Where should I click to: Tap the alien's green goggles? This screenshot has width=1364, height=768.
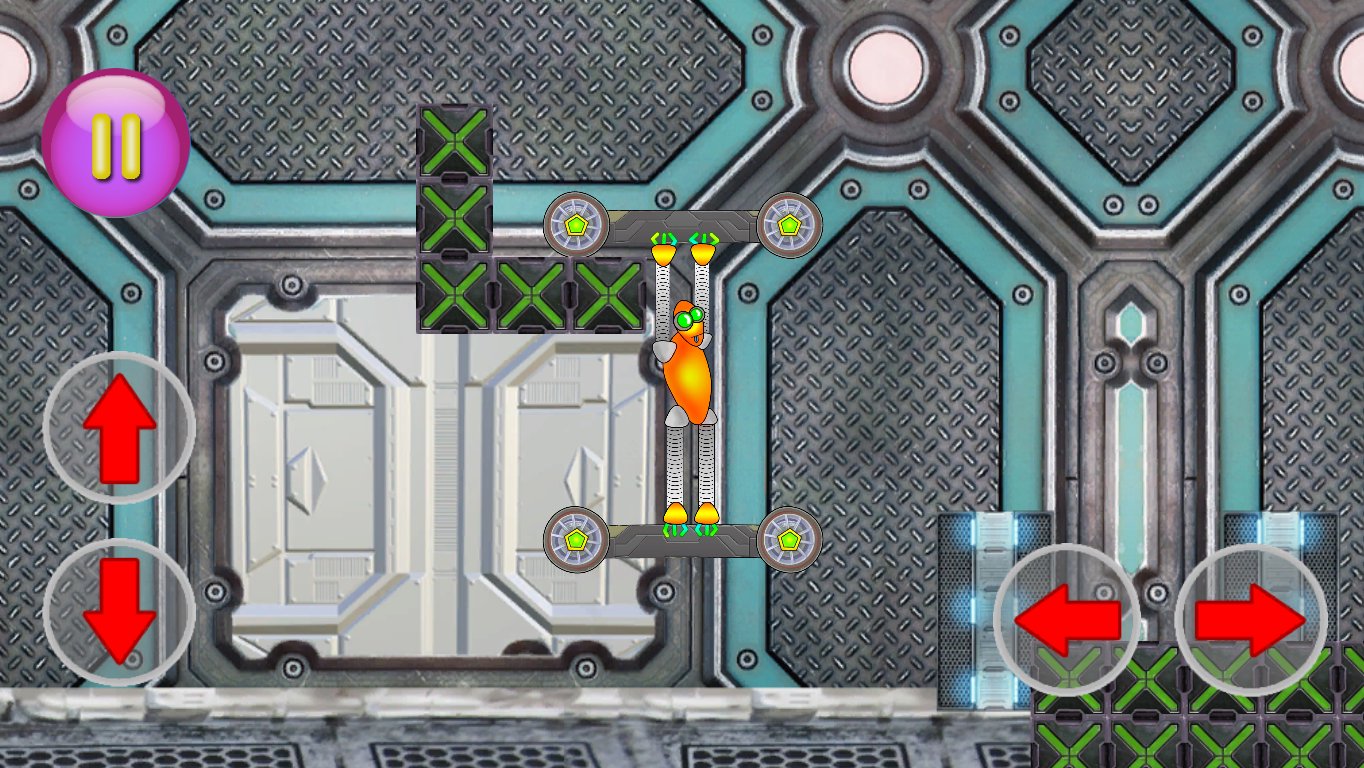pos(691,315)
